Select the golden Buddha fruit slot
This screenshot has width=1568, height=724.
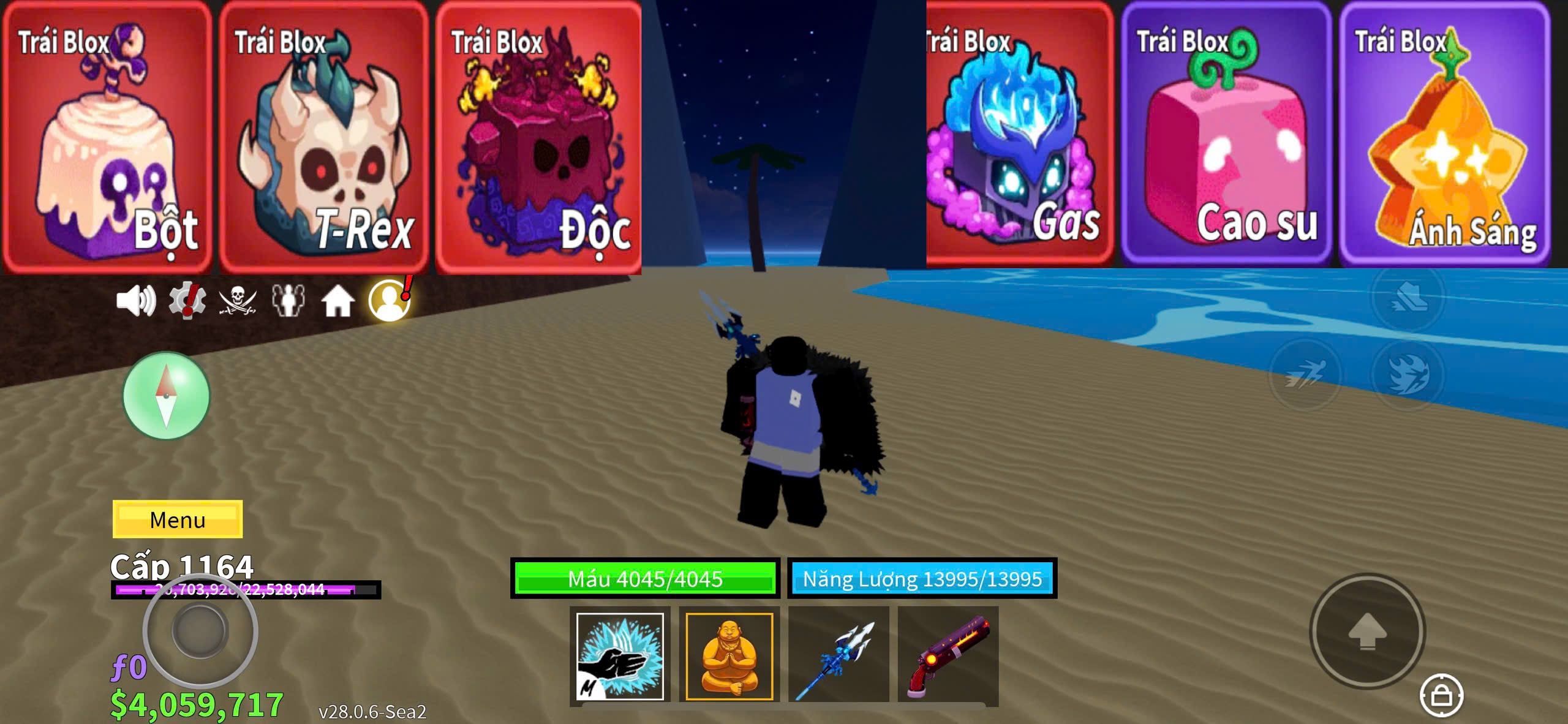pyautogui.click(x=729, y=656)
